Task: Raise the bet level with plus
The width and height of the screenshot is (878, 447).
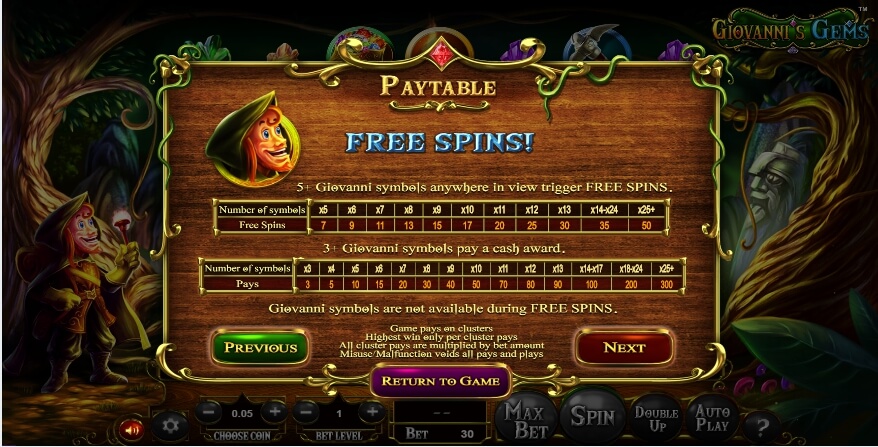Action: point(371,411)
